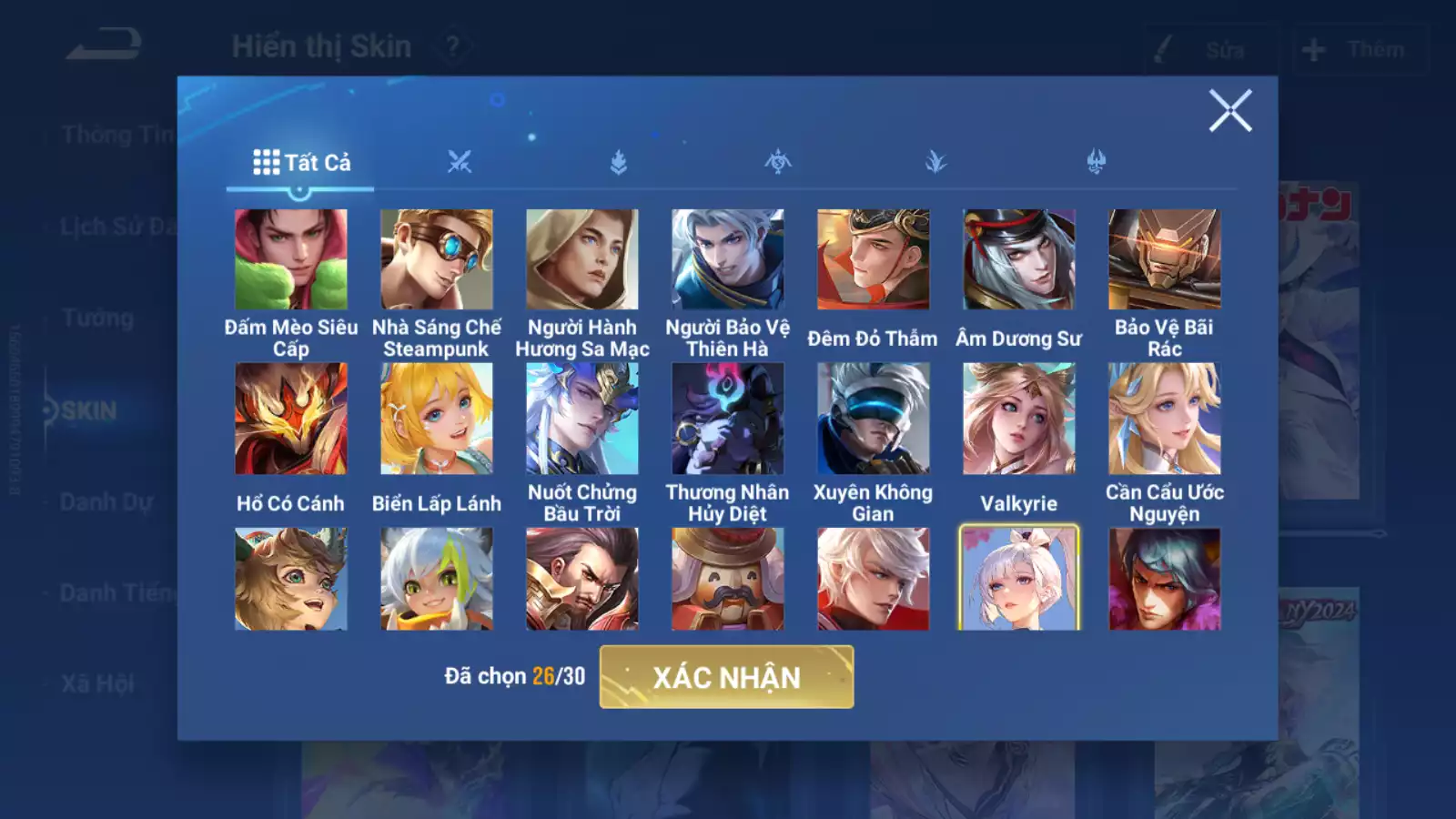Select the Hổ Có Cánh skin
The height and width of the screenshot is (819, 1456).
tap(291, 419)
